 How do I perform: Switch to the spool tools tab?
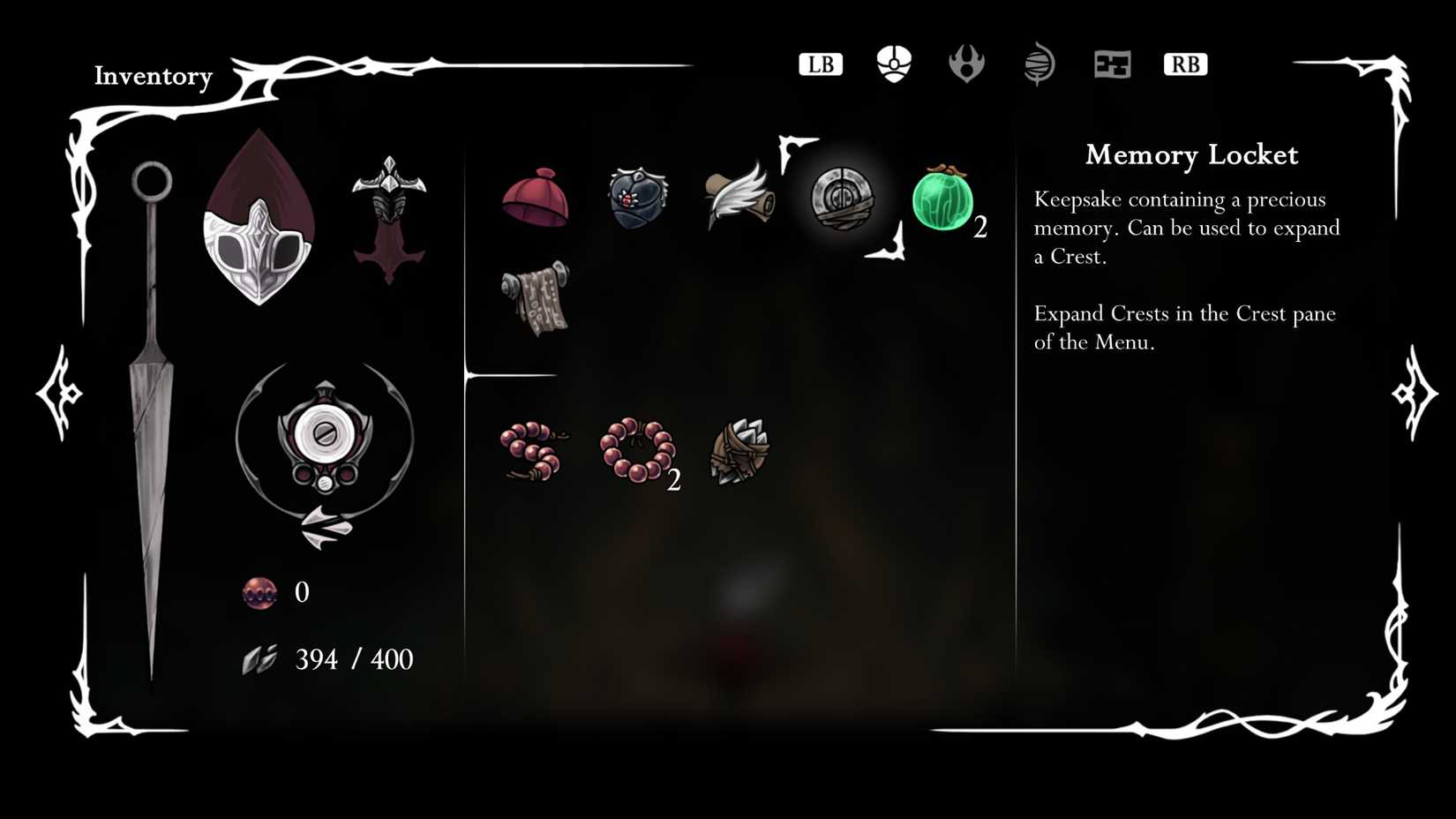coord(1039,63)
